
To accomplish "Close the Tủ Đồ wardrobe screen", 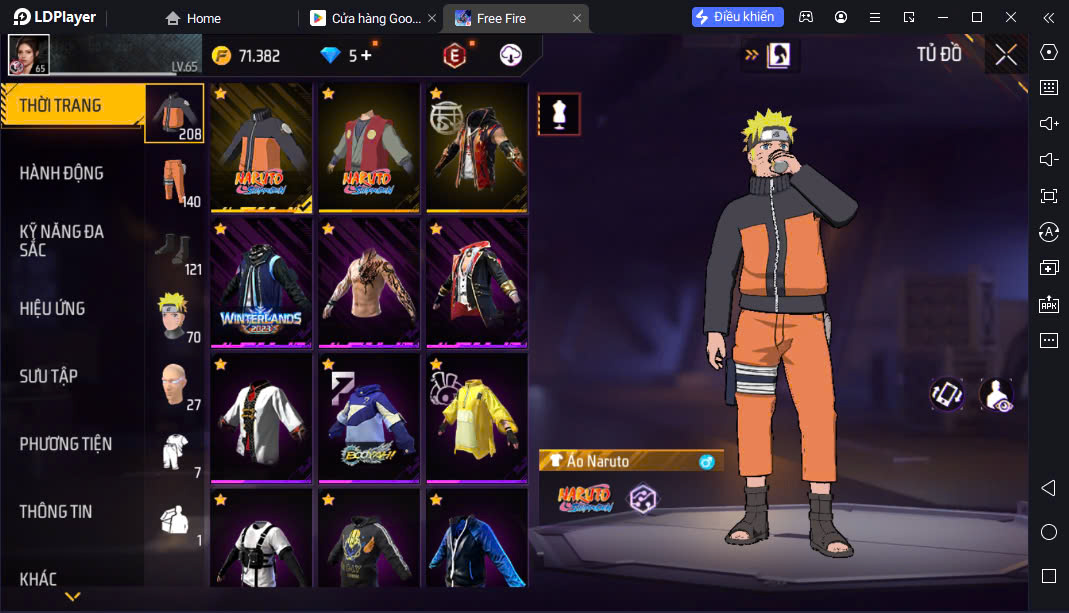I will click(1006, 55).
